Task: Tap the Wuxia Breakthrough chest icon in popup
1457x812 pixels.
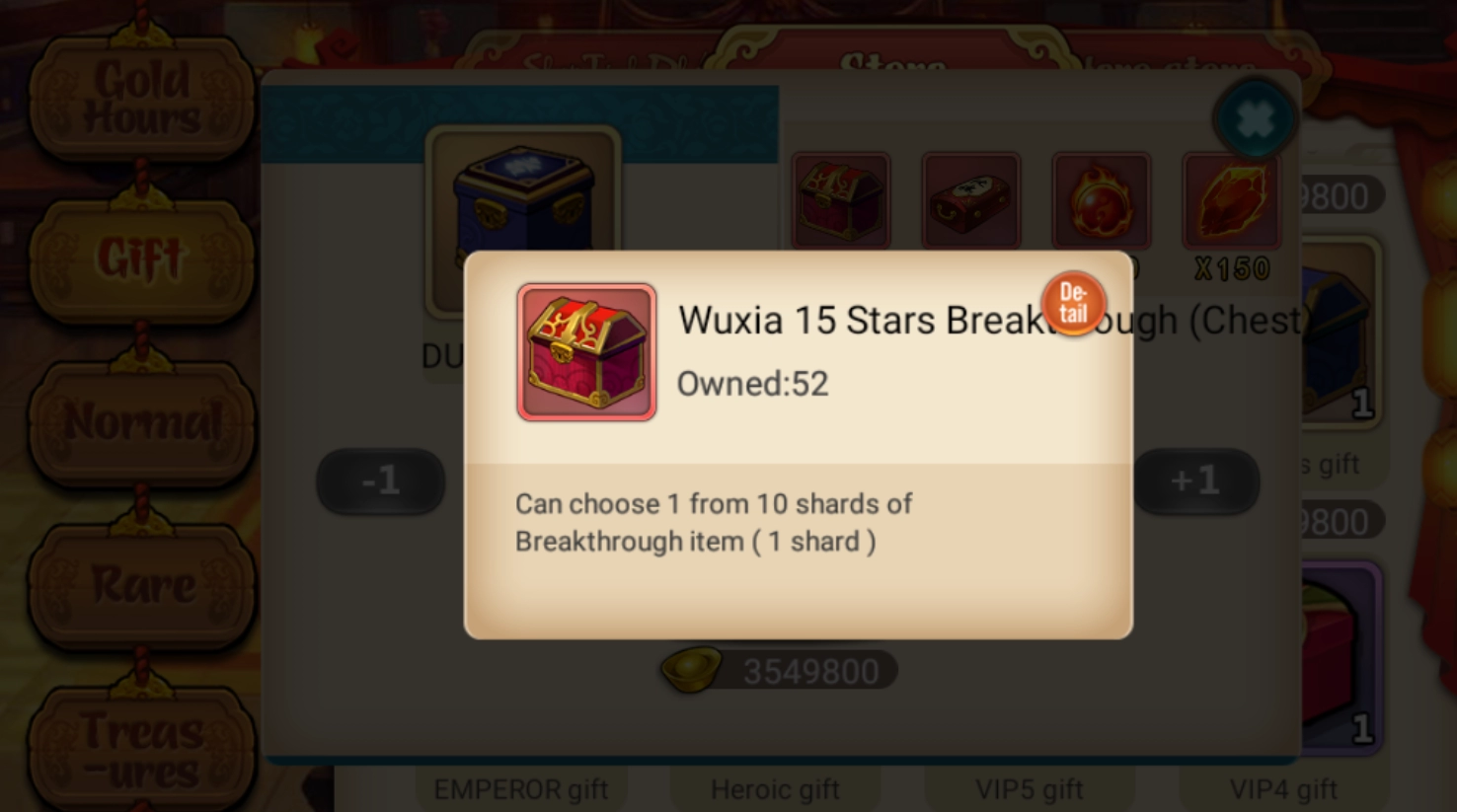Action: click(x=586, y=352)
